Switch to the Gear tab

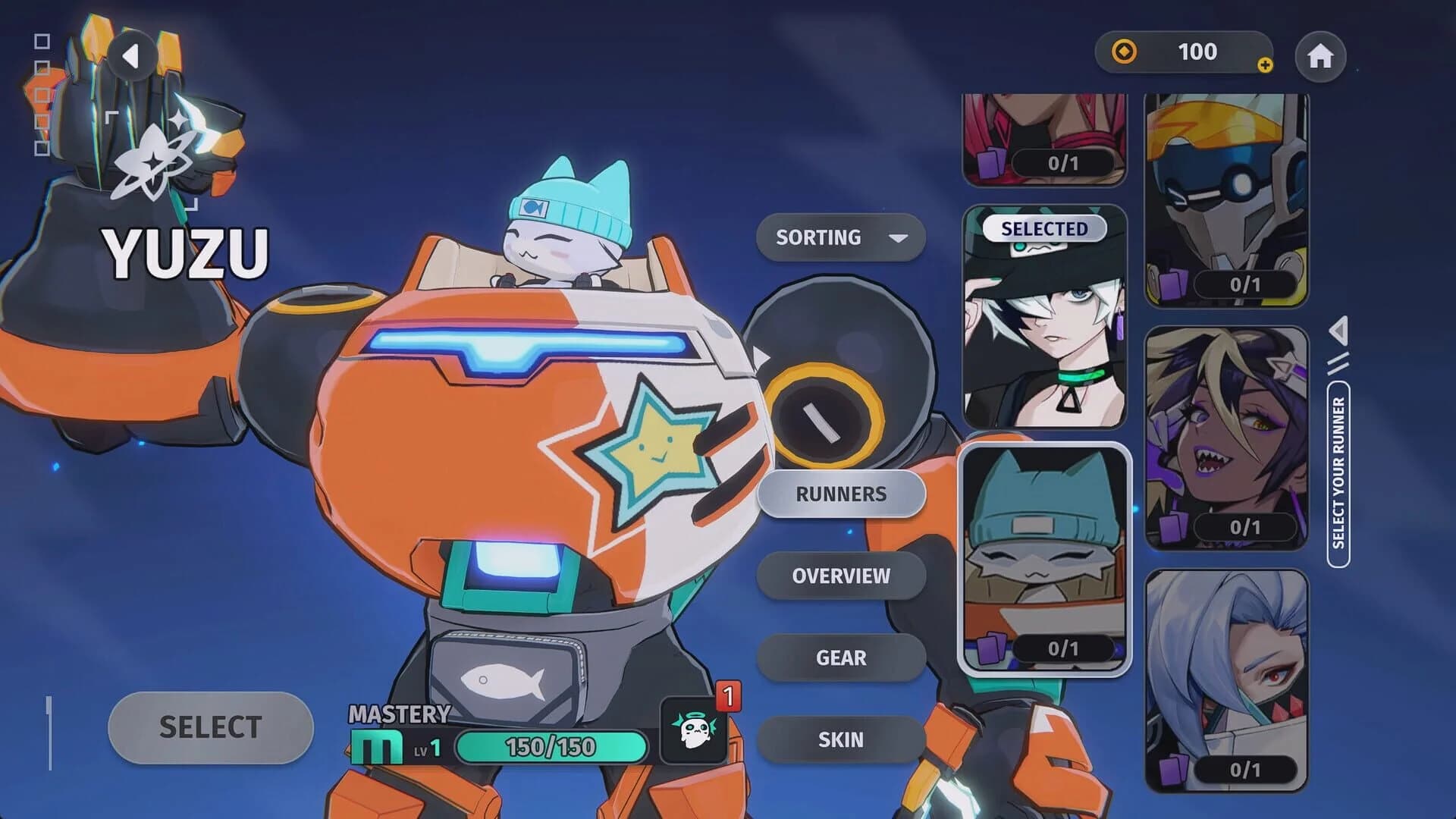(842, 658)
